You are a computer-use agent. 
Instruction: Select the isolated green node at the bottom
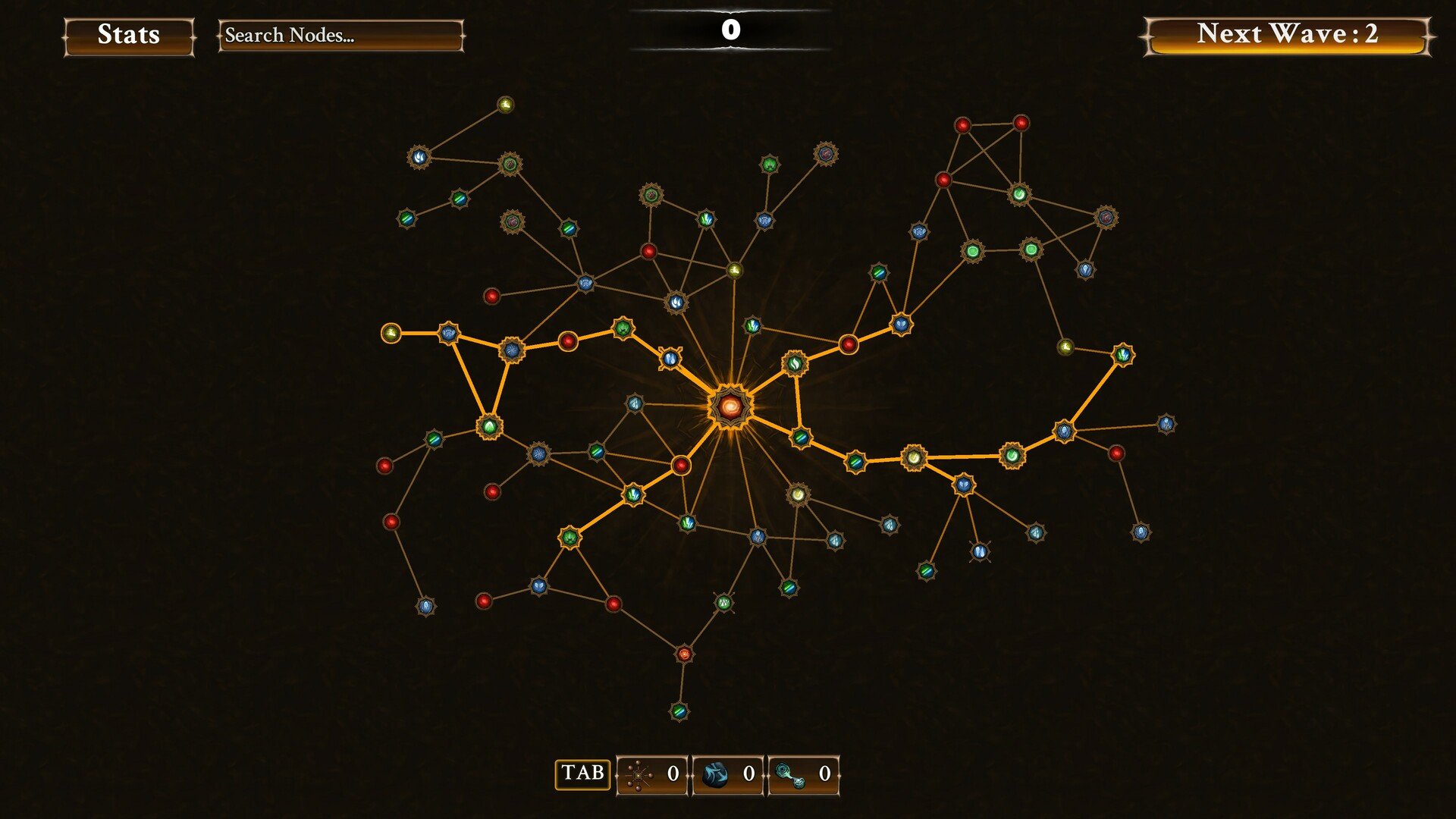click(x=677, y=714)
